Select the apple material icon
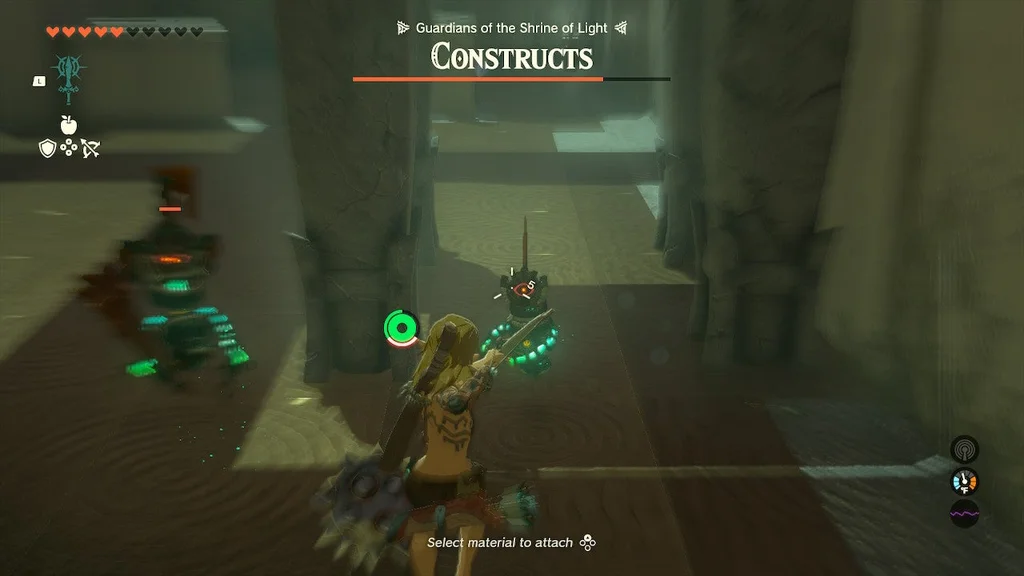The height and width of the screenshot is (576, 1024). 69,125
